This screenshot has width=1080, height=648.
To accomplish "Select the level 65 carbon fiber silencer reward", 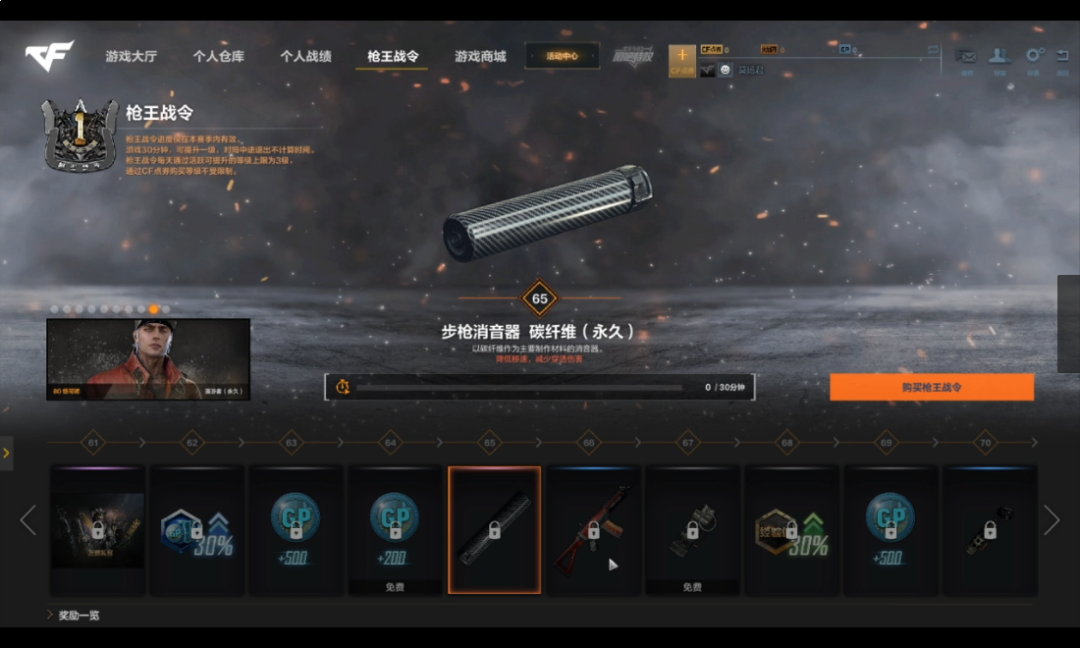I will coord(494,530).
